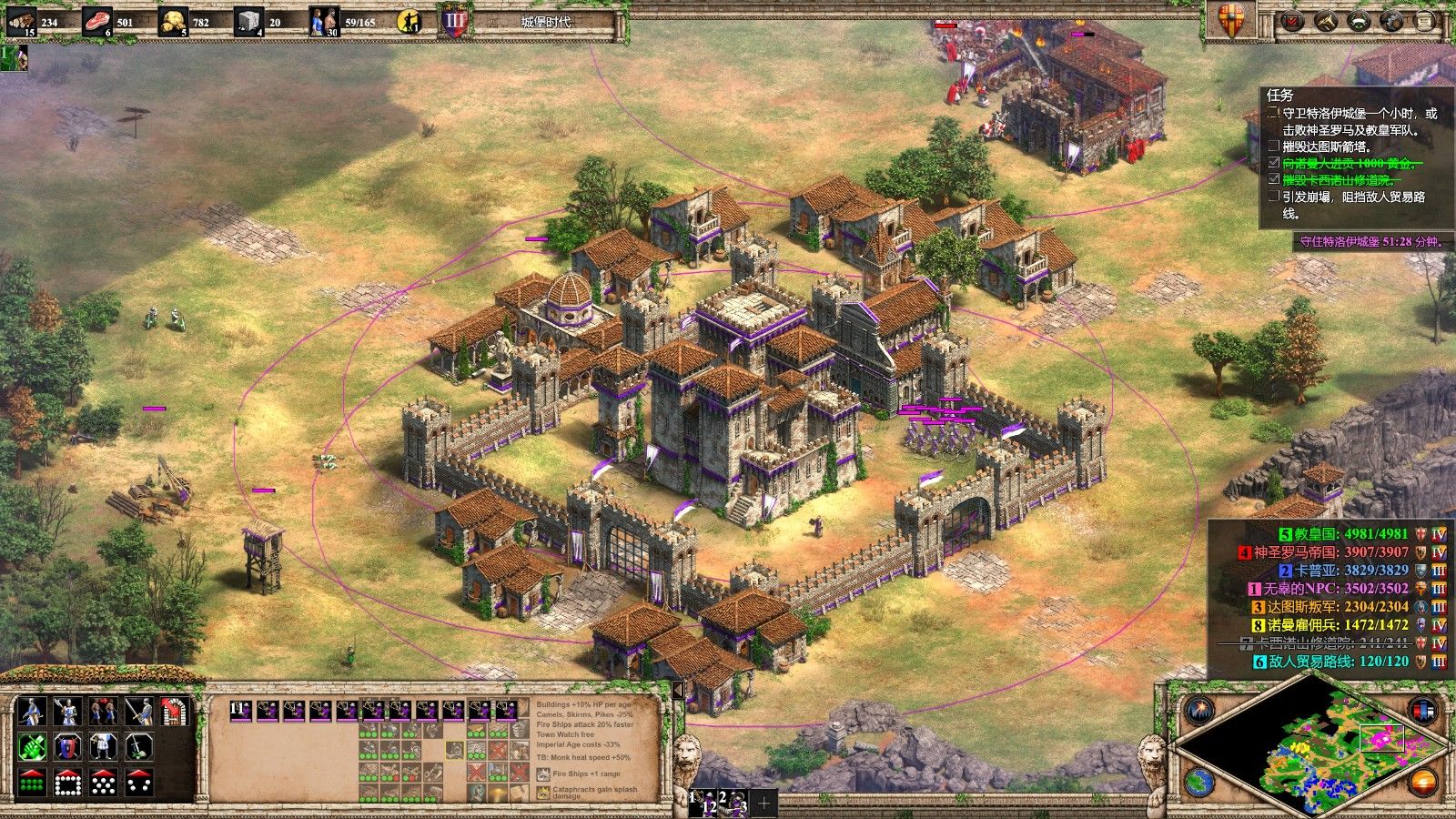The image size is (1456, 819).
Task: Select control group 1 tab
Action: coord(702,803)
